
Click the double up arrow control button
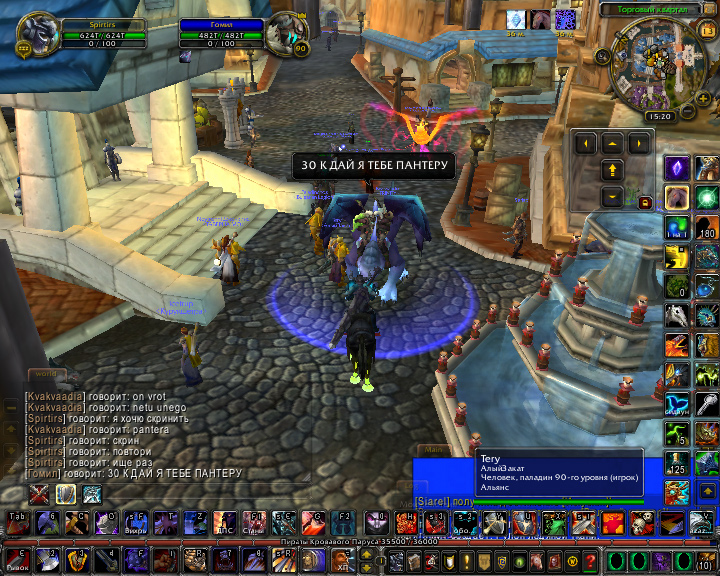[612, 169]
